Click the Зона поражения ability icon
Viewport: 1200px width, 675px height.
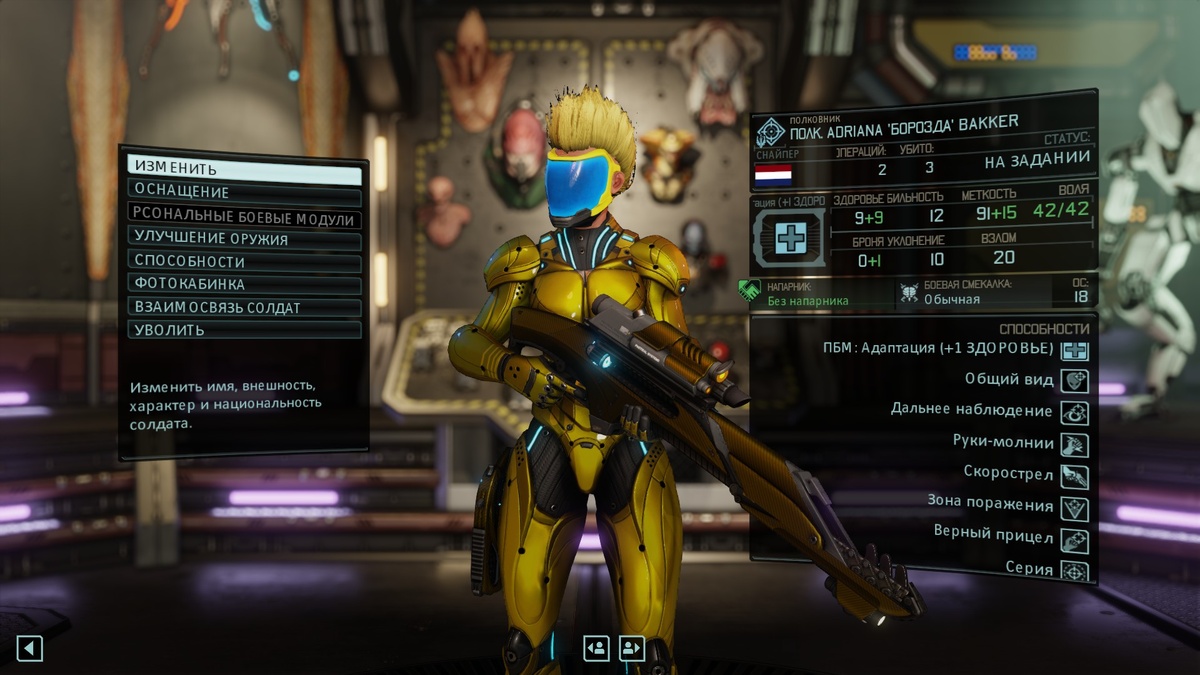tap(1075, 508)
